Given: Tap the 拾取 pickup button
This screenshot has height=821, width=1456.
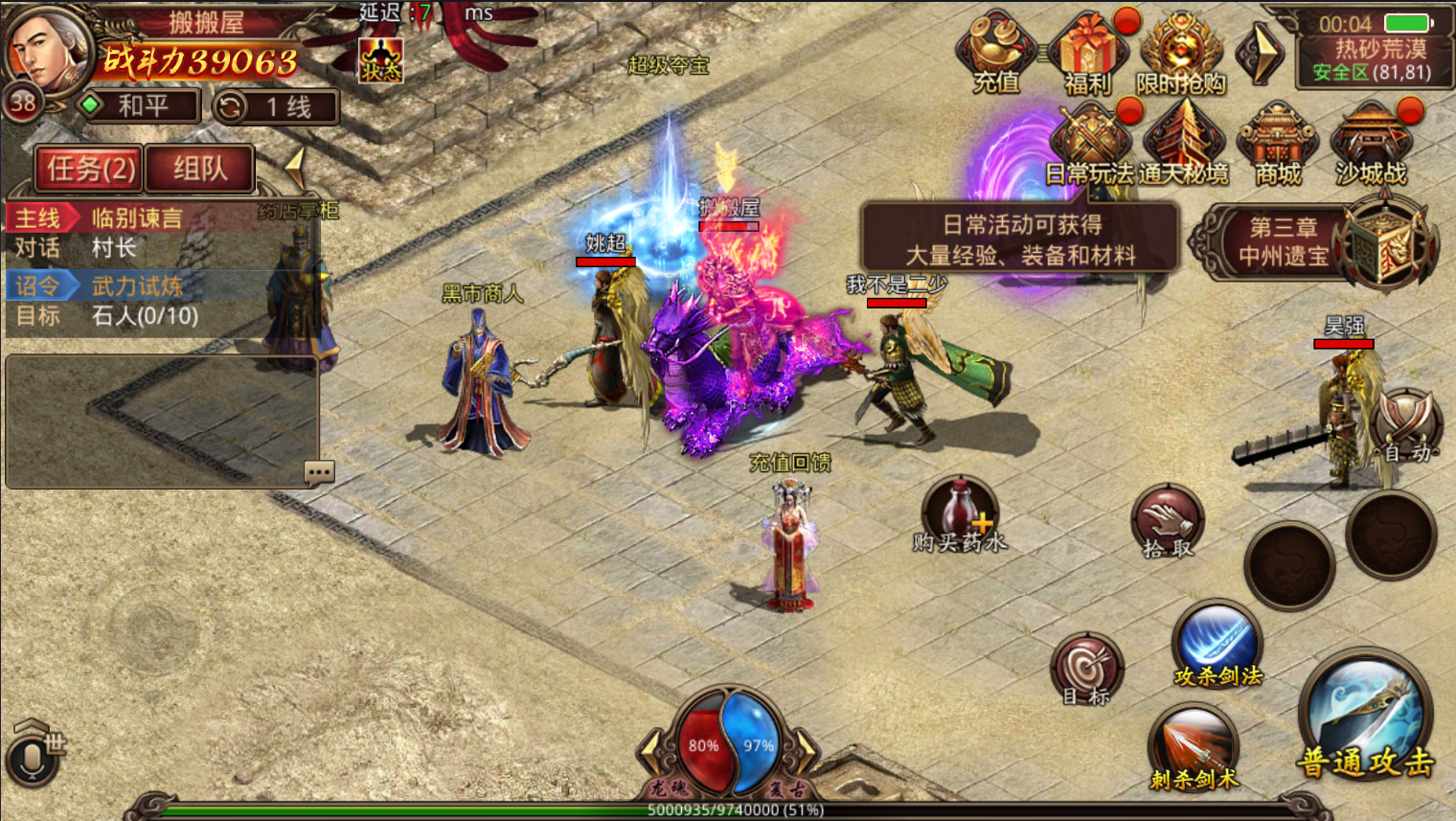Looking at the screenshot, I should pos(1168,522).
